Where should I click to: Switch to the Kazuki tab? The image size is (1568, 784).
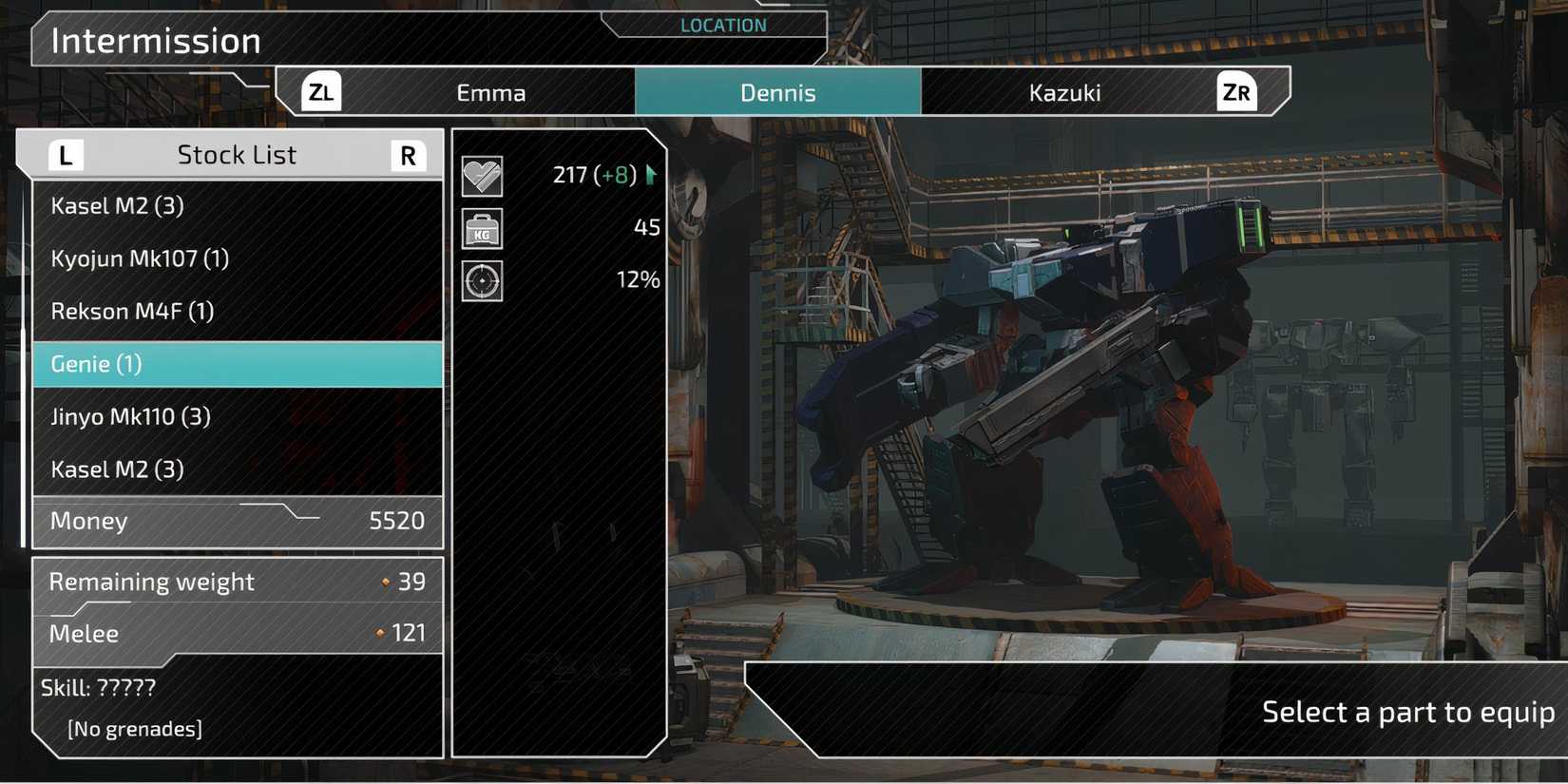1064,91
